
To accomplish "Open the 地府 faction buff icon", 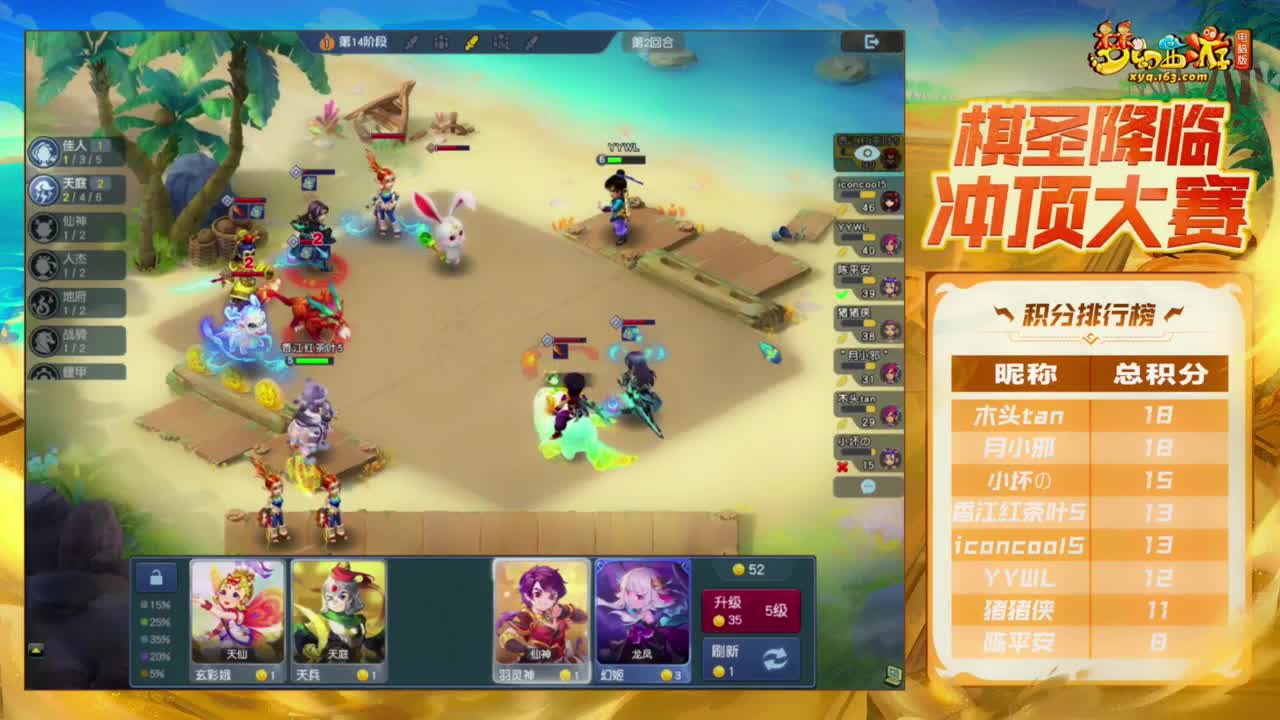I will (x=42, y=301).
